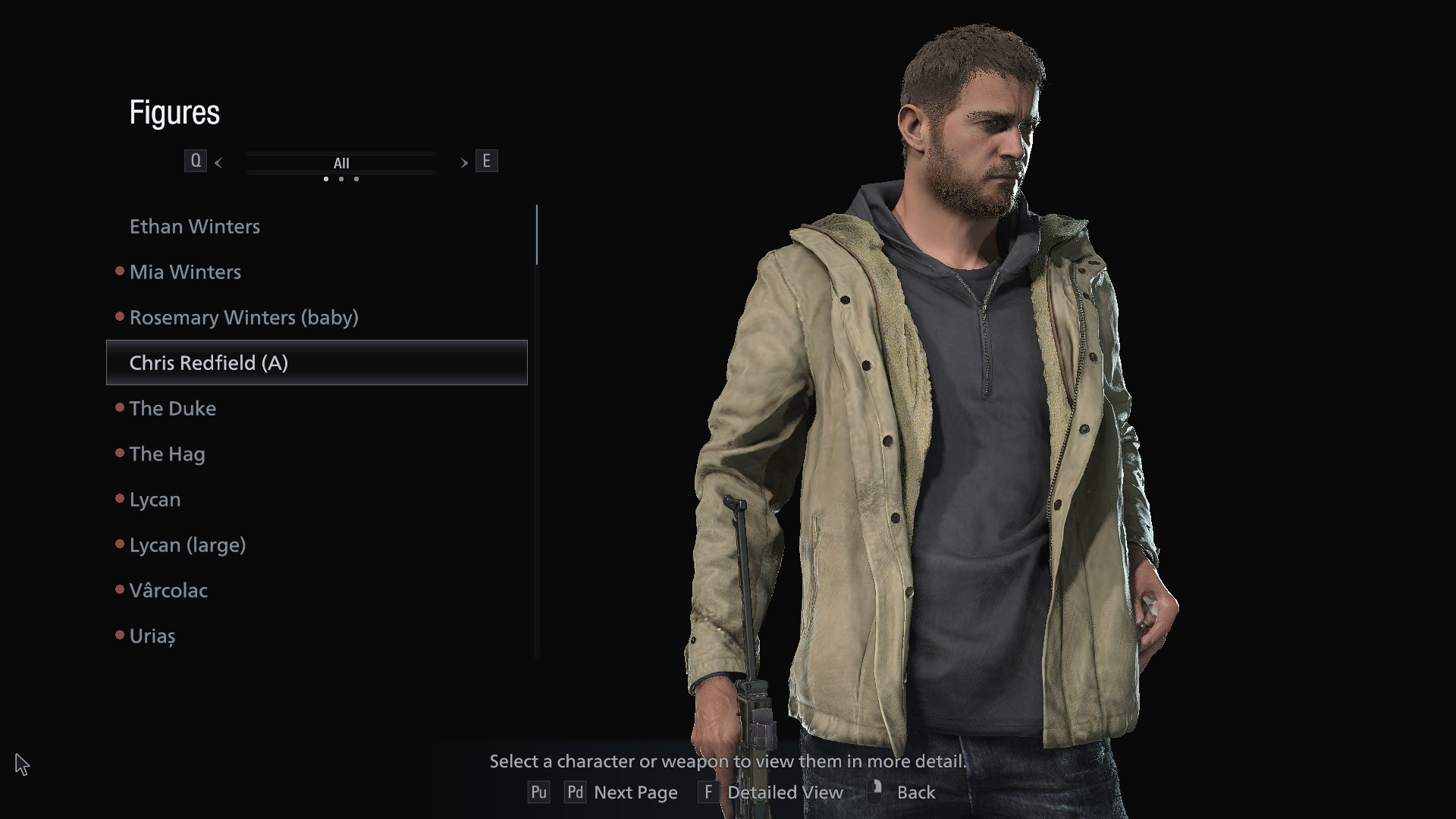1456x819 pixels.
Task: View The Duke figure
Action: coord(173,409)
